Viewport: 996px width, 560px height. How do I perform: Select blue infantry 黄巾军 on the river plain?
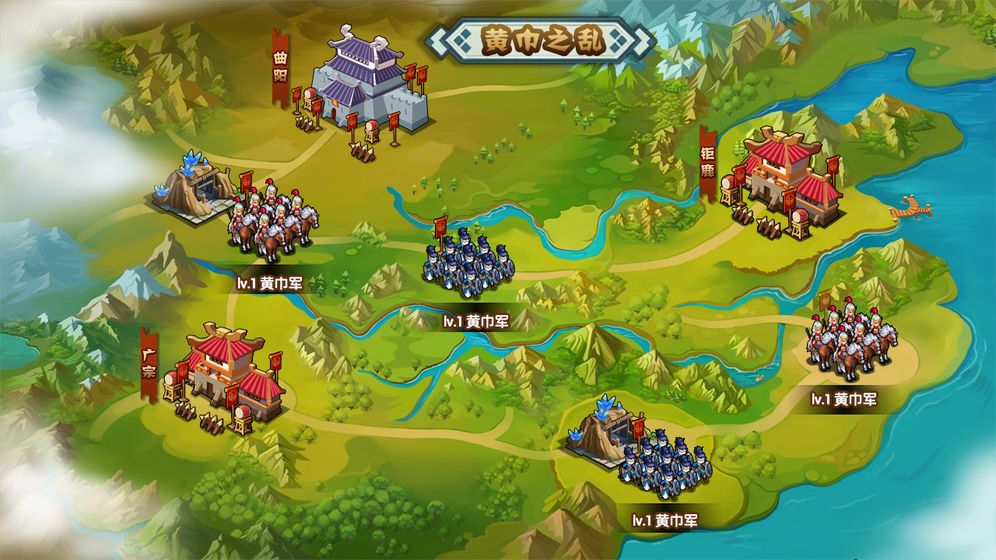click(465, 265)
